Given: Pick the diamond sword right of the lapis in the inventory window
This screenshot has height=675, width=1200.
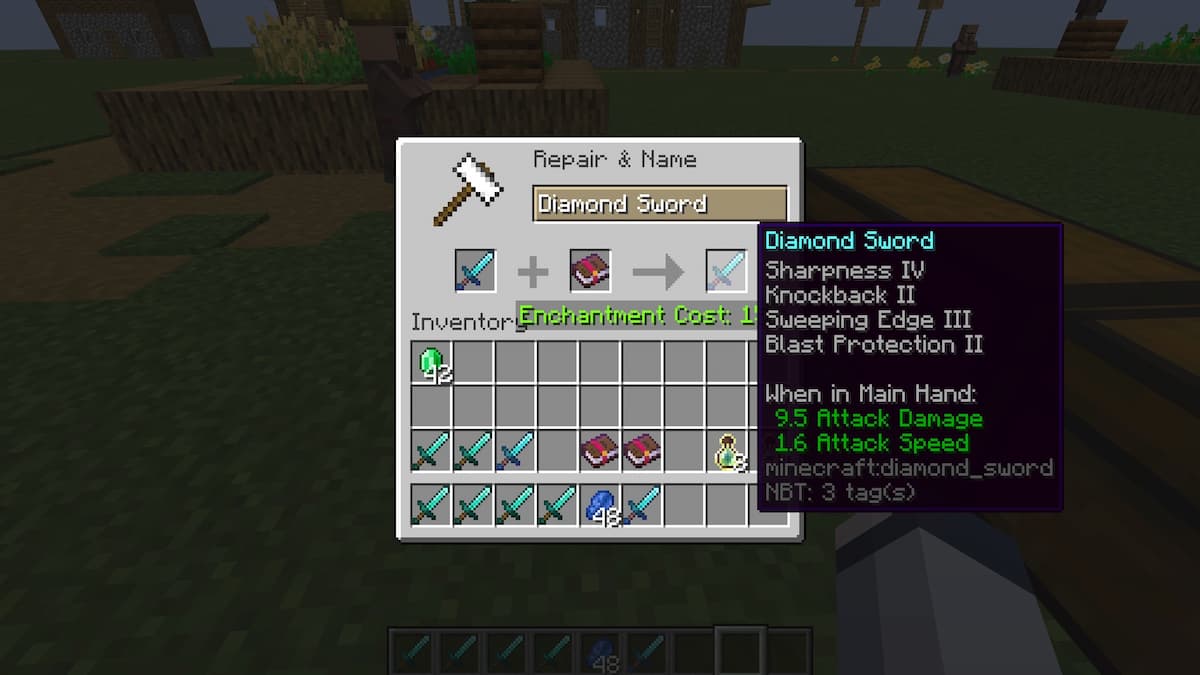Looking at the screenshot, I should tap(643, 505).
